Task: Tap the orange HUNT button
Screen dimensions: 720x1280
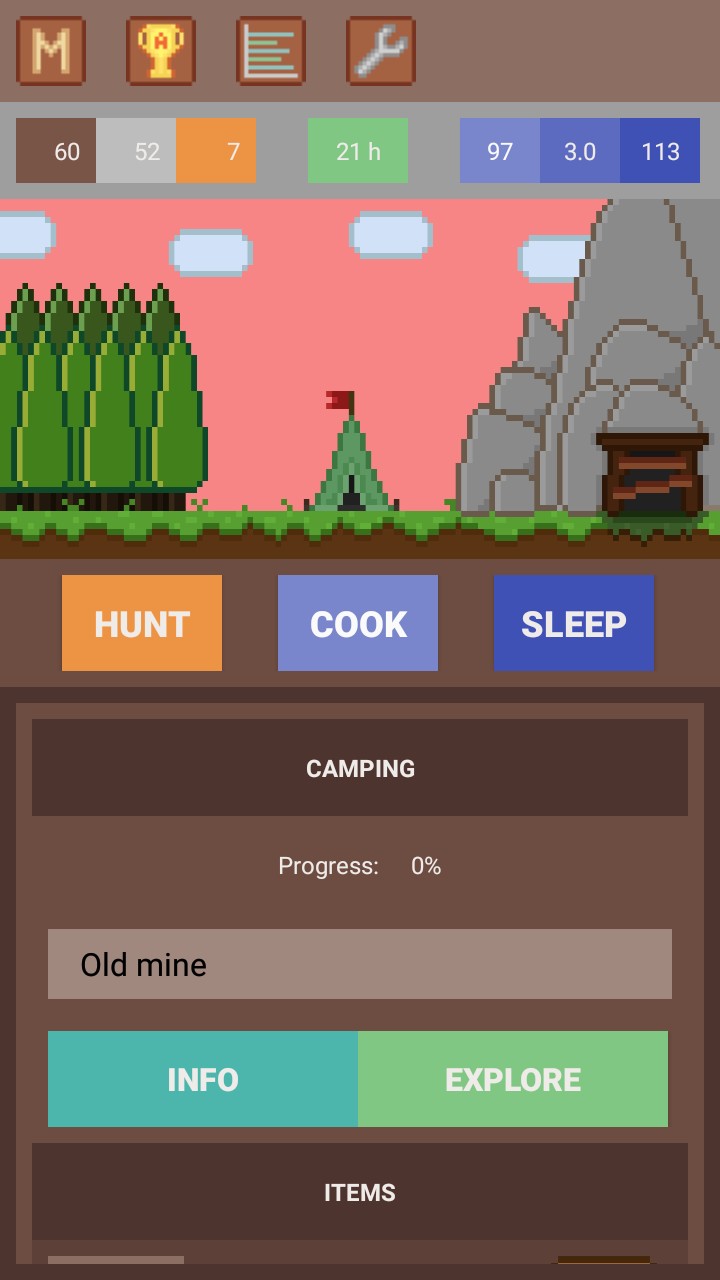Action: tap(142, 623)
